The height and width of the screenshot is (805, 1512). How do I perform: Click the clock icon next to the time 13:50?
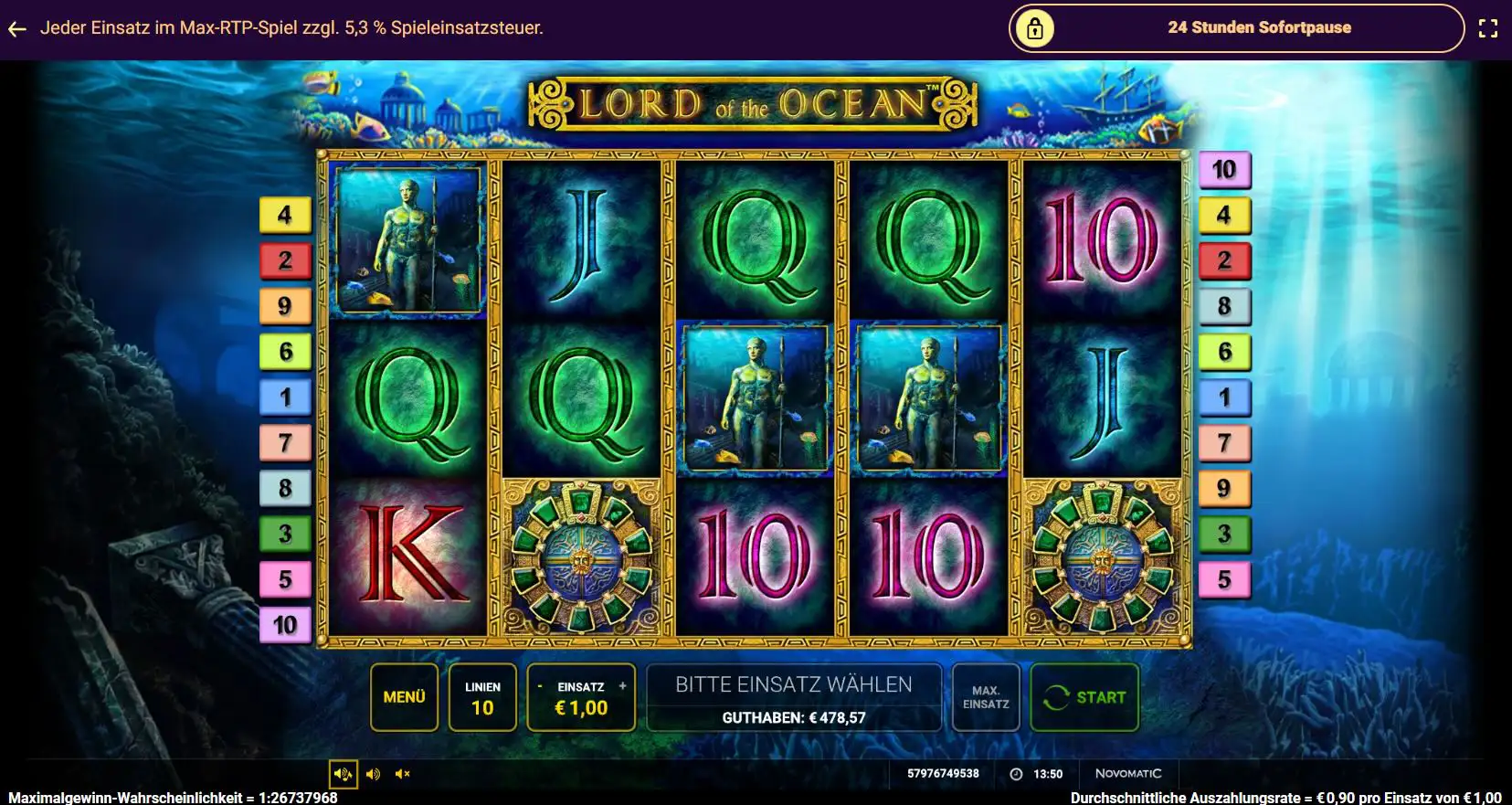tap(1014, 773)
